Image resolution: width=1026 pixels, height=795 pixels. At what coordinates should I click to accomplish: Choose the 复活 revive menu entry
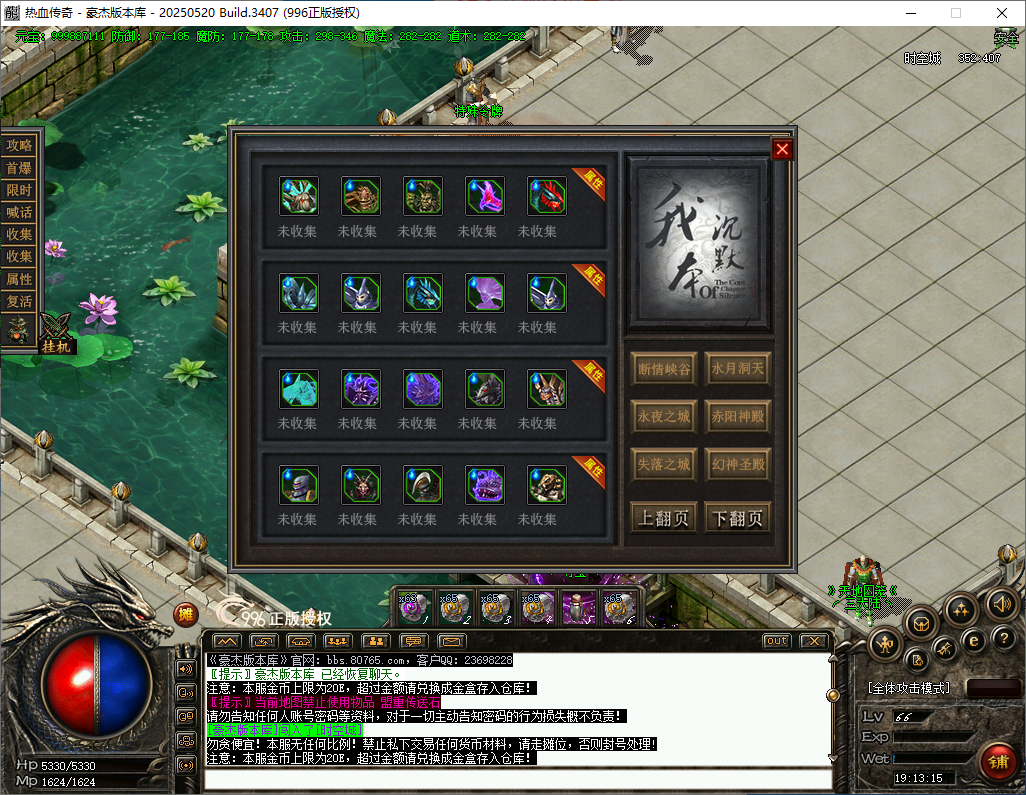[x=19, y=301]
